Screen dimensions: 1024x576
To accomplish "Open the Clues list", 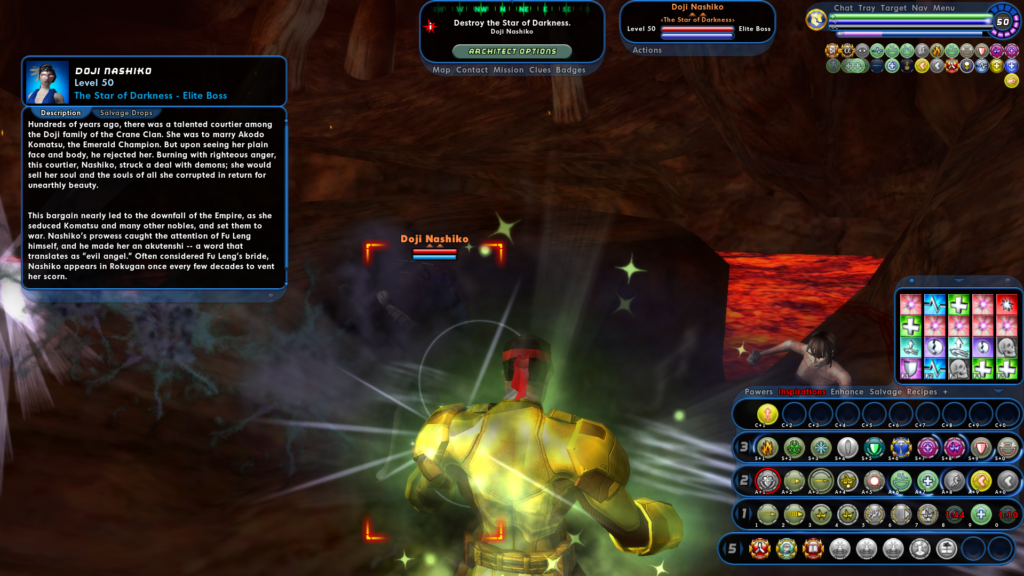I will (540, 70).
